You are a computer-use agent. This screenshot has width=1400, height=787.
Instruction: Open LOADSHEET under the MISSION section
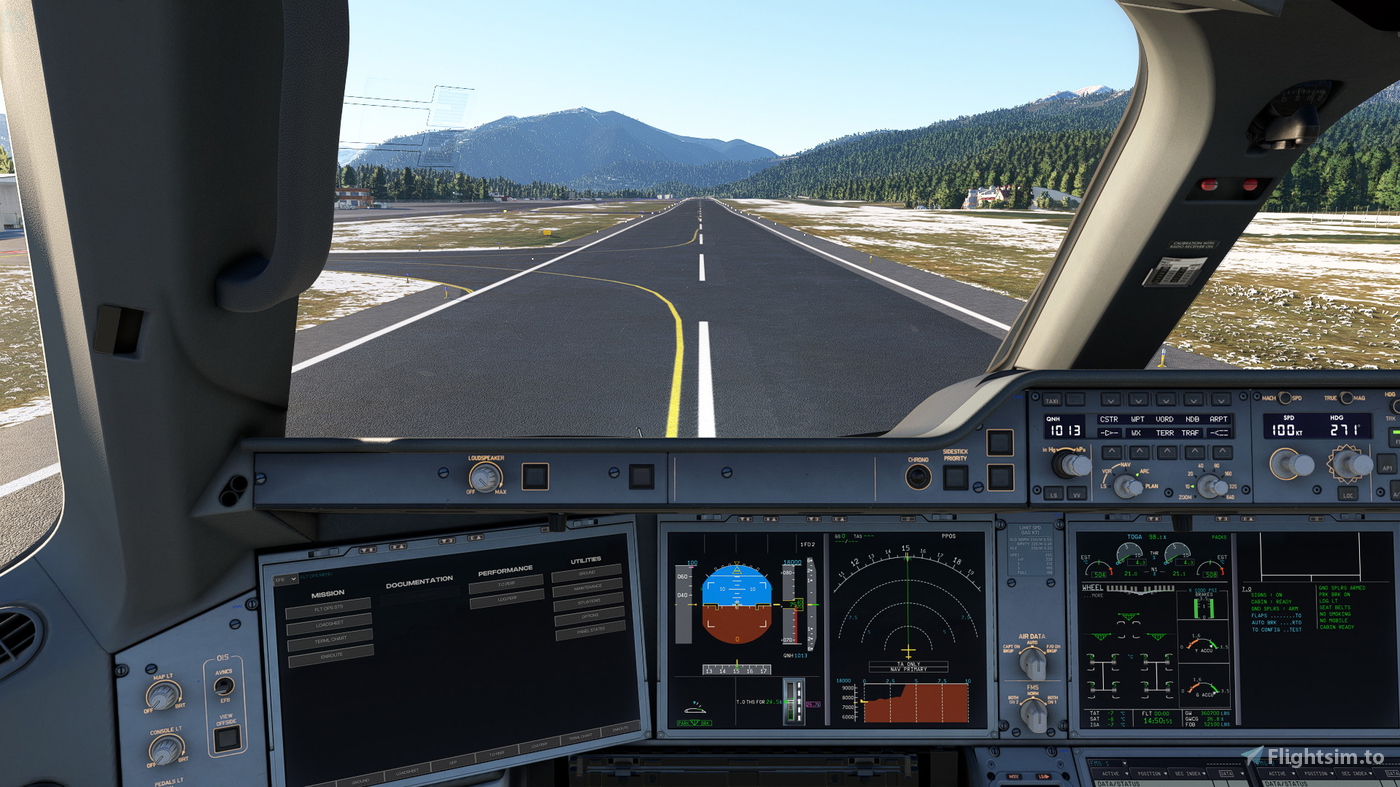(329, 622)
